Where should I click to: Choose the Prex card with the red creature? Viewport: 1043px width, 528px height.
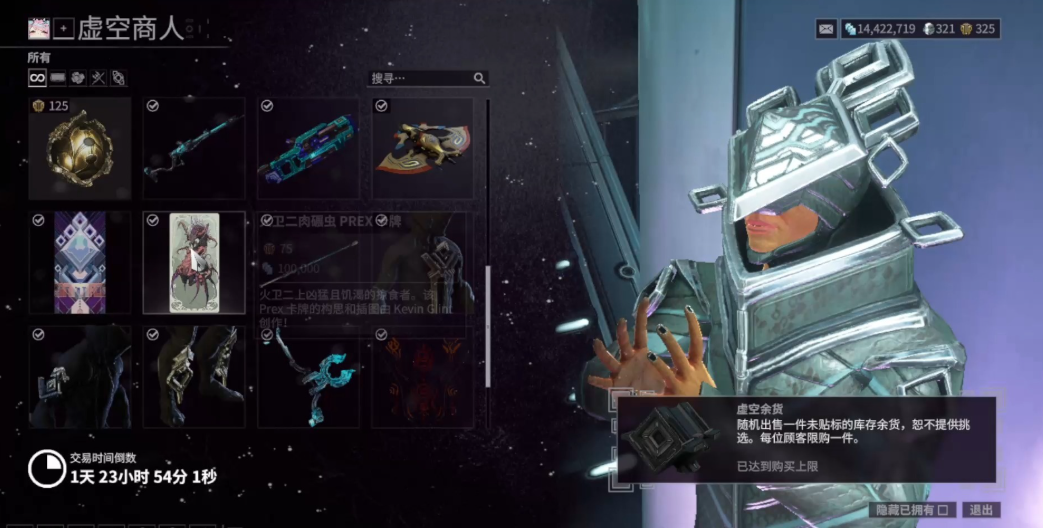[194, 263]
